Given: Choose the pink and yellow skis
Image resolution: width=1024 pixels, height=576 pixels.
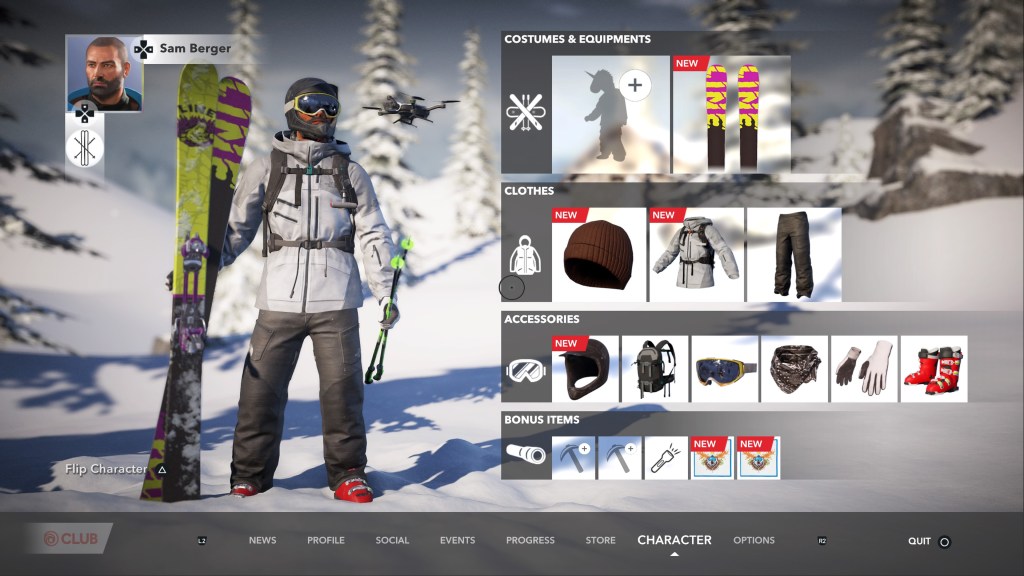Looking at the screenshot, I should pos(731,114).
